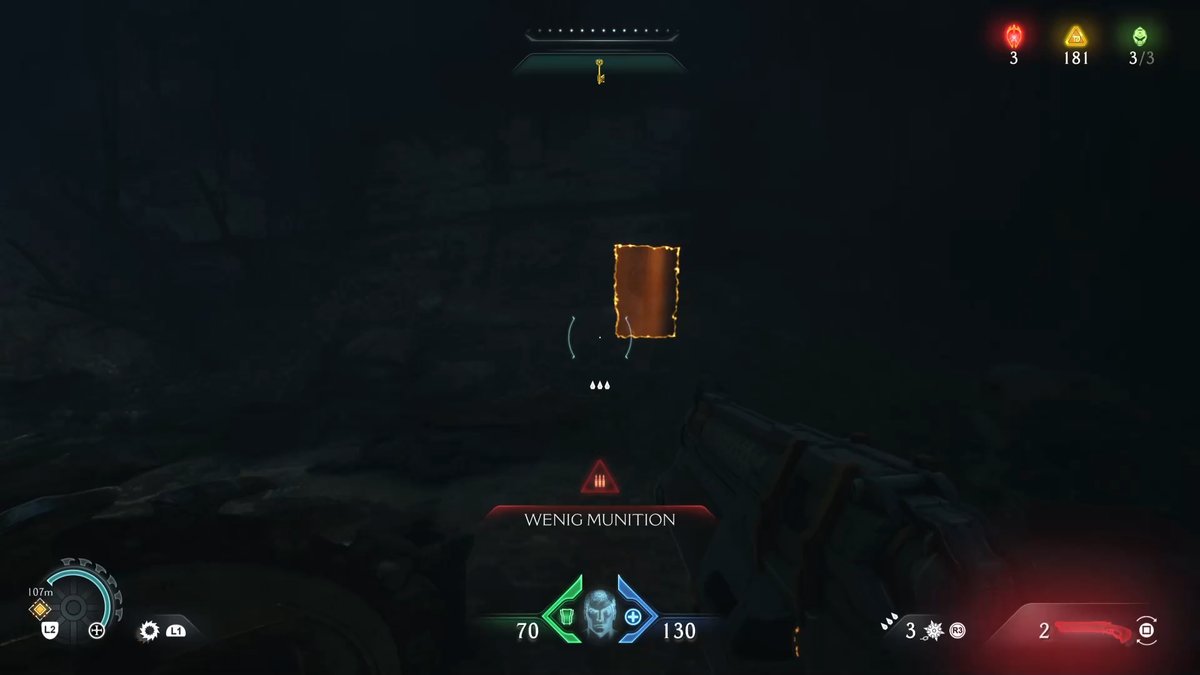Screen dimensions: 1200x675
Task: Click the crosshair circle on the wheel
Action: 97,630
